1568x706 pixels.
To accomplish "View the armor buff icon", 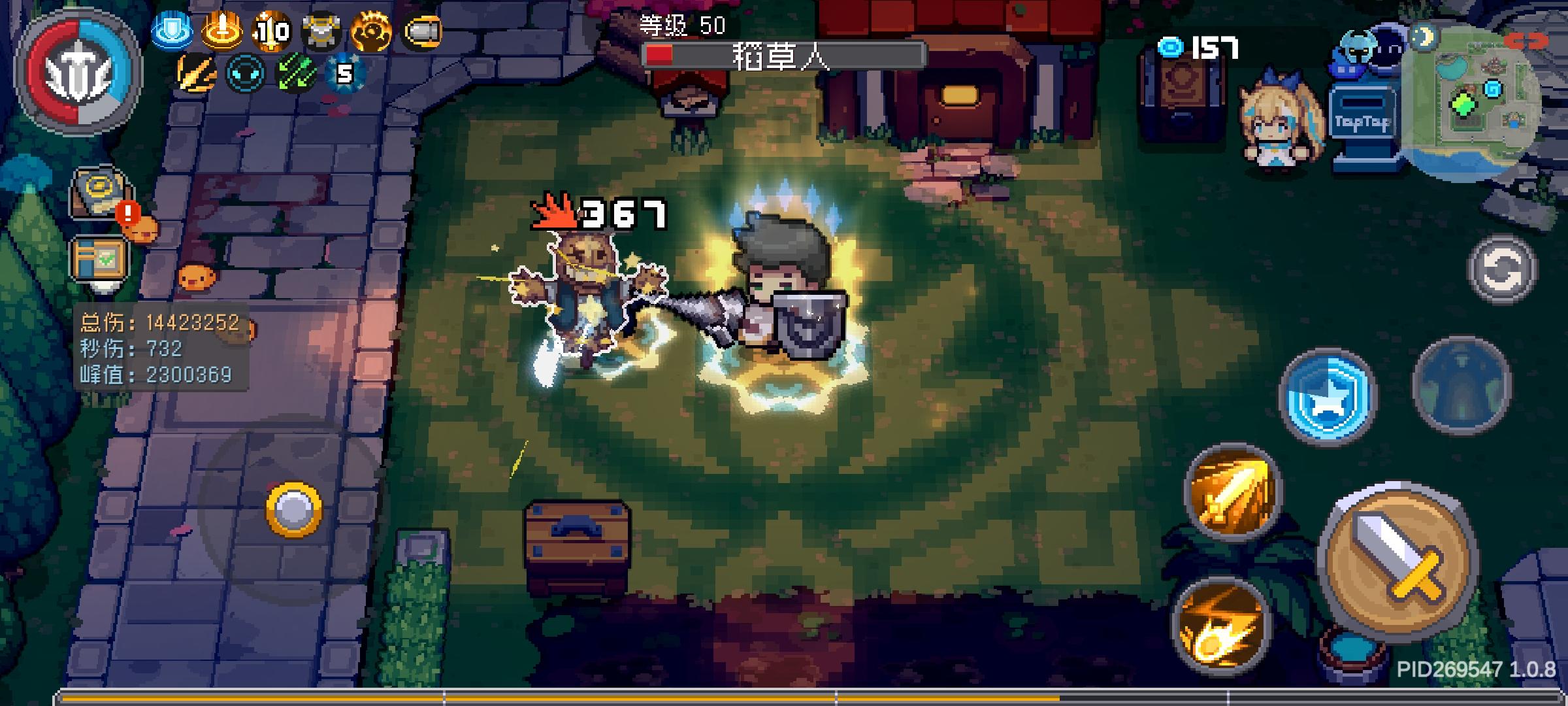I will [323, 29].
